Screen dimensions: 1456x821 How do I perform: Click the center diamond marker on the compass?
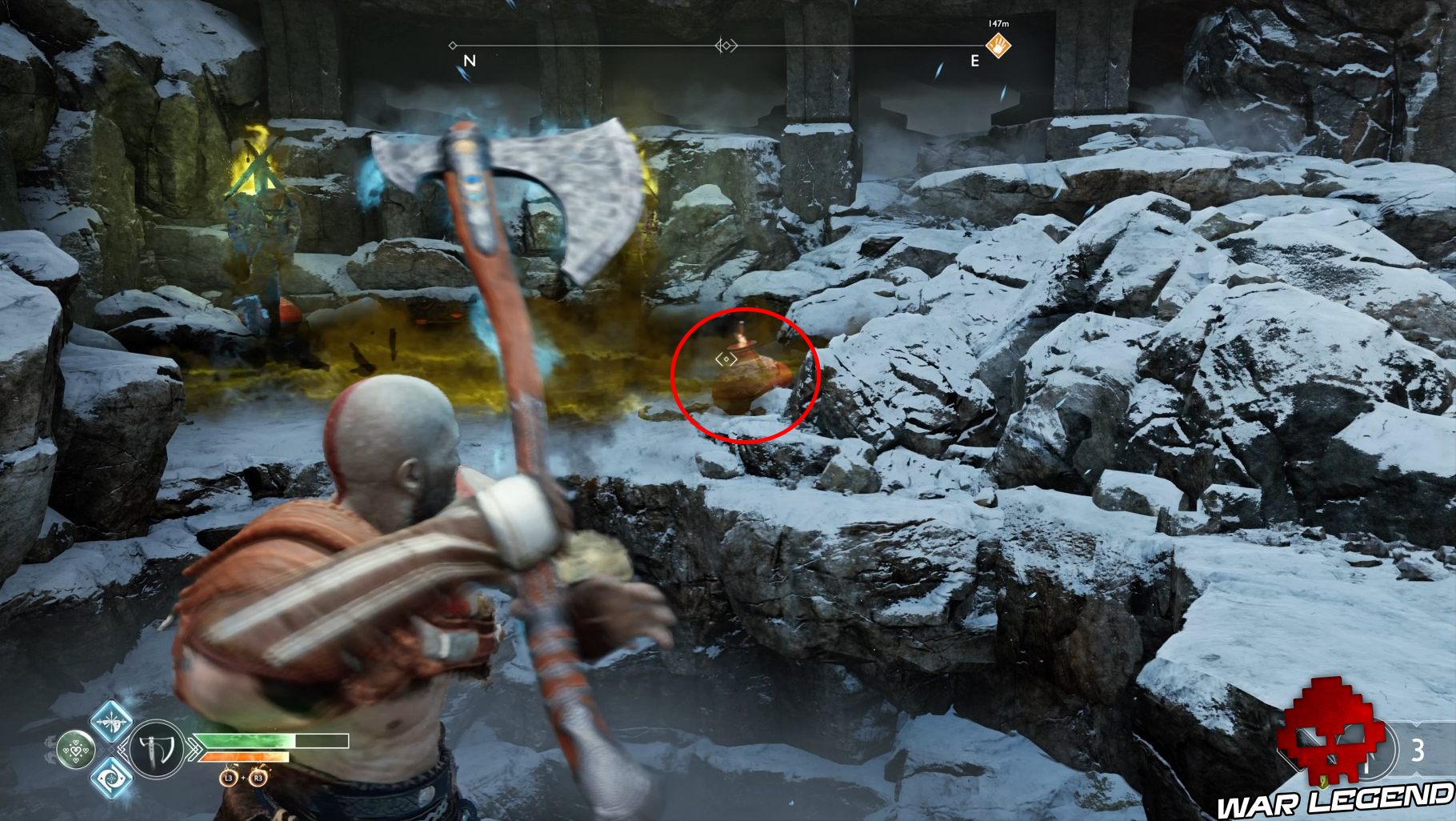coord(726,46)
